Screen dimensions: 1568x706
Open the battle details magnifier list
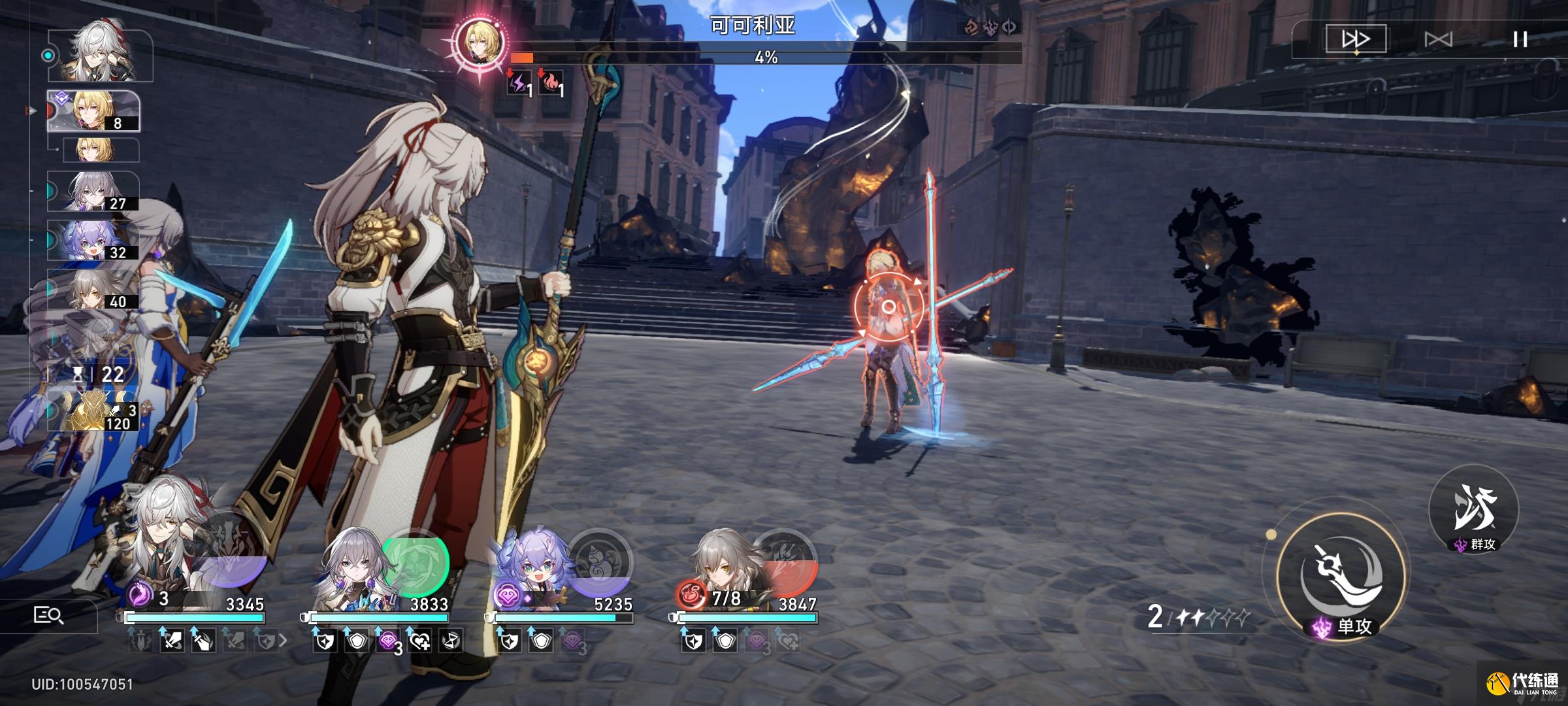click(x=48, y=615)
